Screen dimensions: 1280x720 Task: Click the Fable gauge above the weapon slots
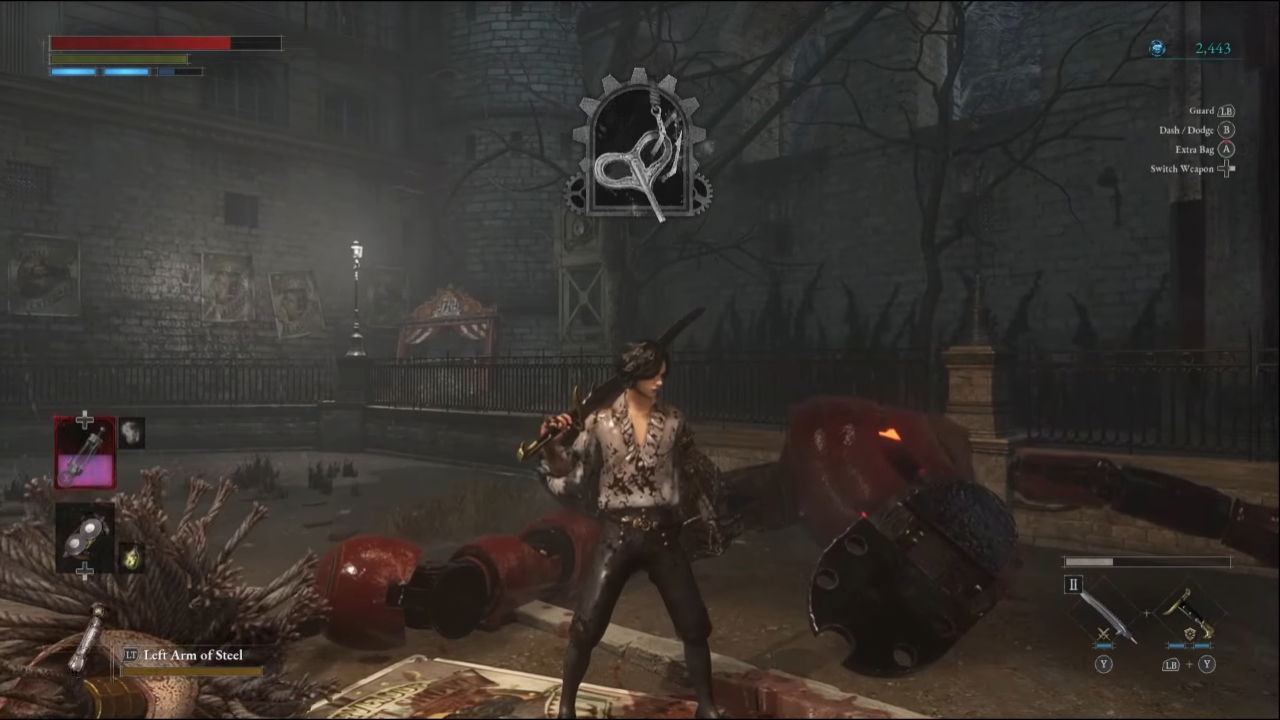click(x=1145, y=562)
